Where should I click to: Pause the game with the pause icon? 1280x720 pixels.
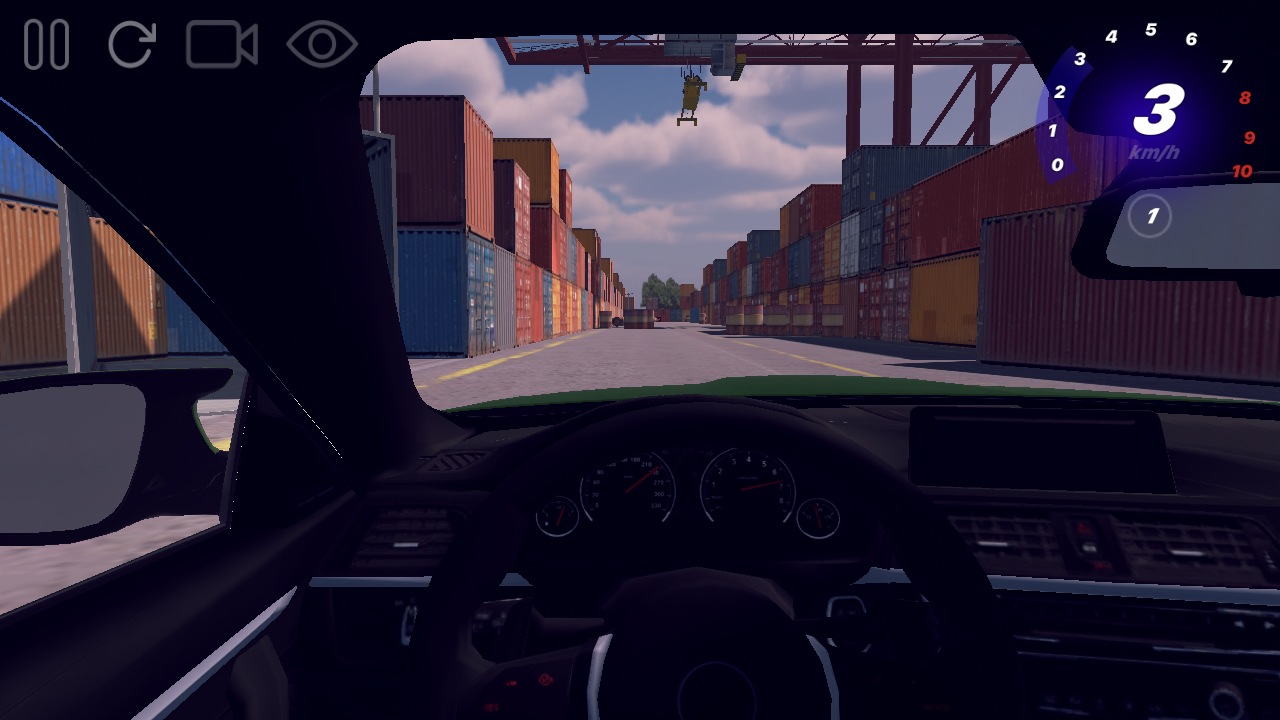pyautogui.click(x=45, y=41)
